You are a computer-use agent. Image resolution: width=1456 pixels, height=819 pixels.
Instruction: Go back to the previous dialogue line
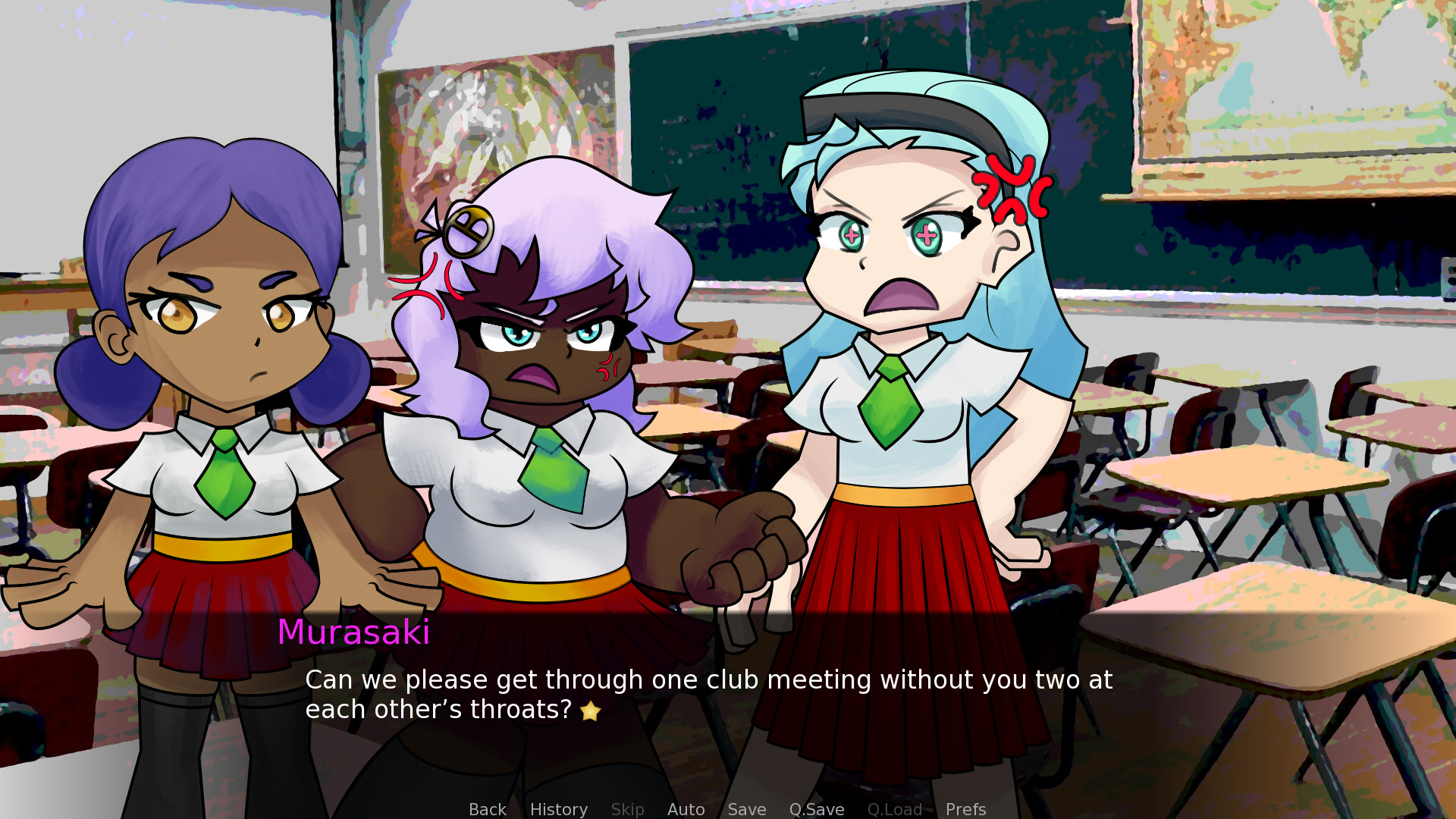click(487, 809)
